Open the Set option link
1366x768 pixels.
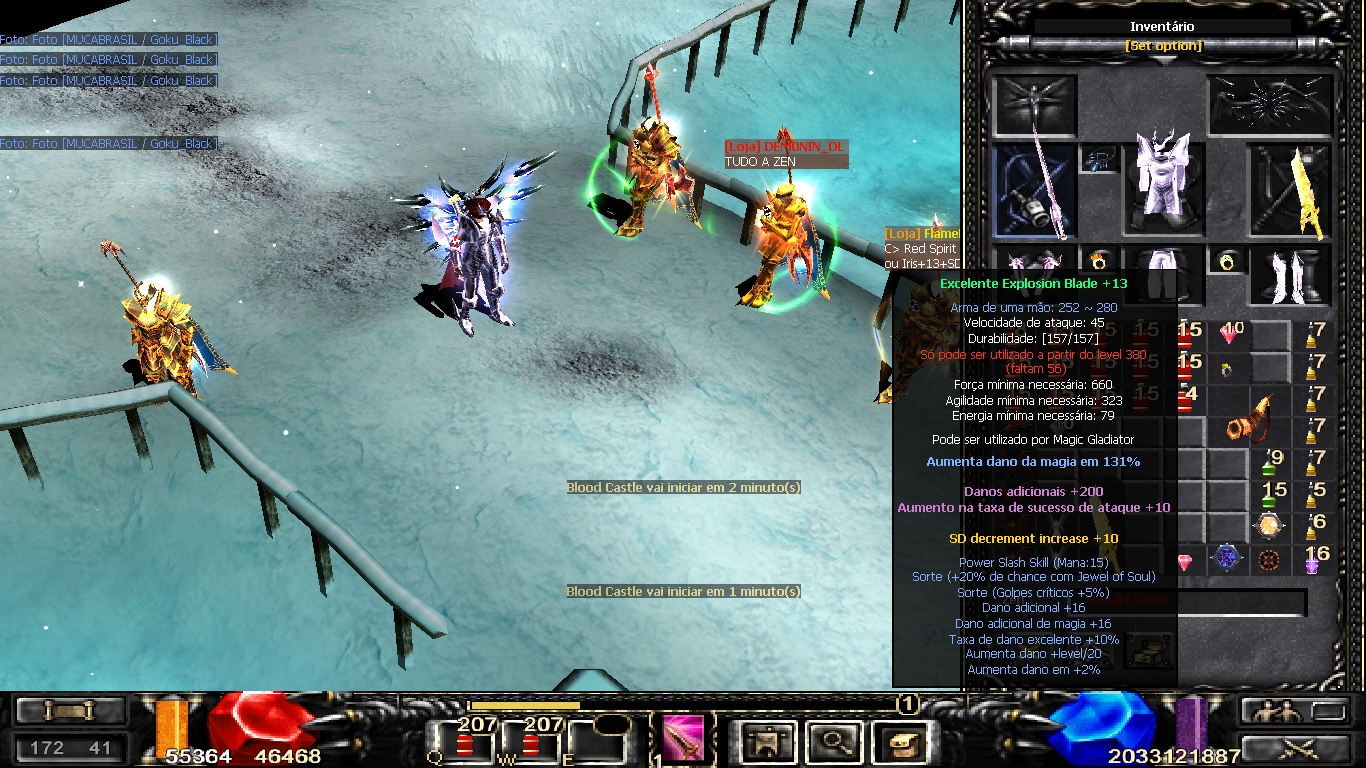(x=1163, y=46)
